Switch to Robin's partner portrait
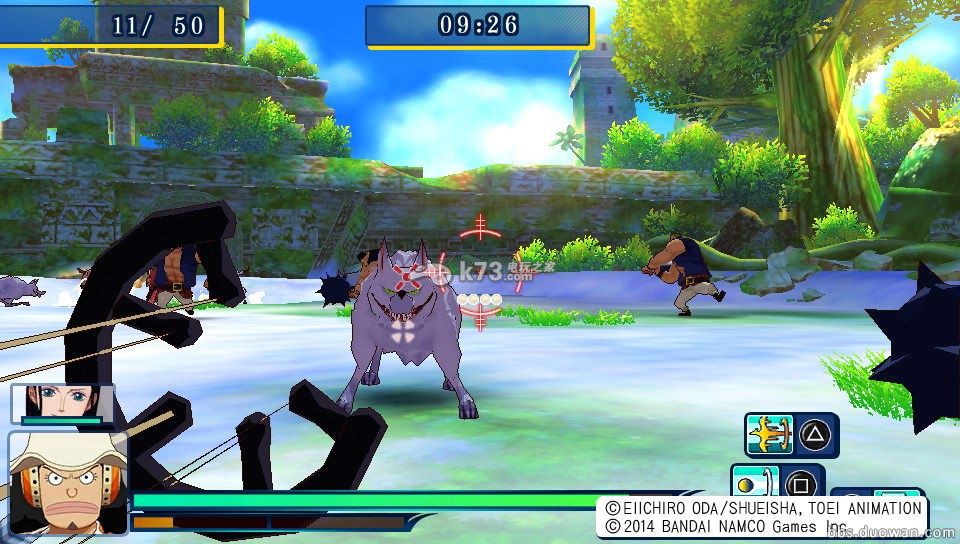Viewport: 960px width, 544px height. tap(60, 403)
